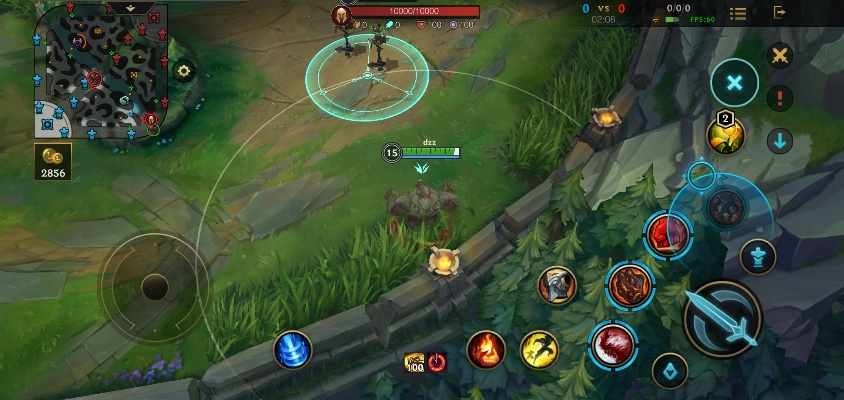Use the yellow plant ward item
The image size is (844, 400).
coord(726,135)
